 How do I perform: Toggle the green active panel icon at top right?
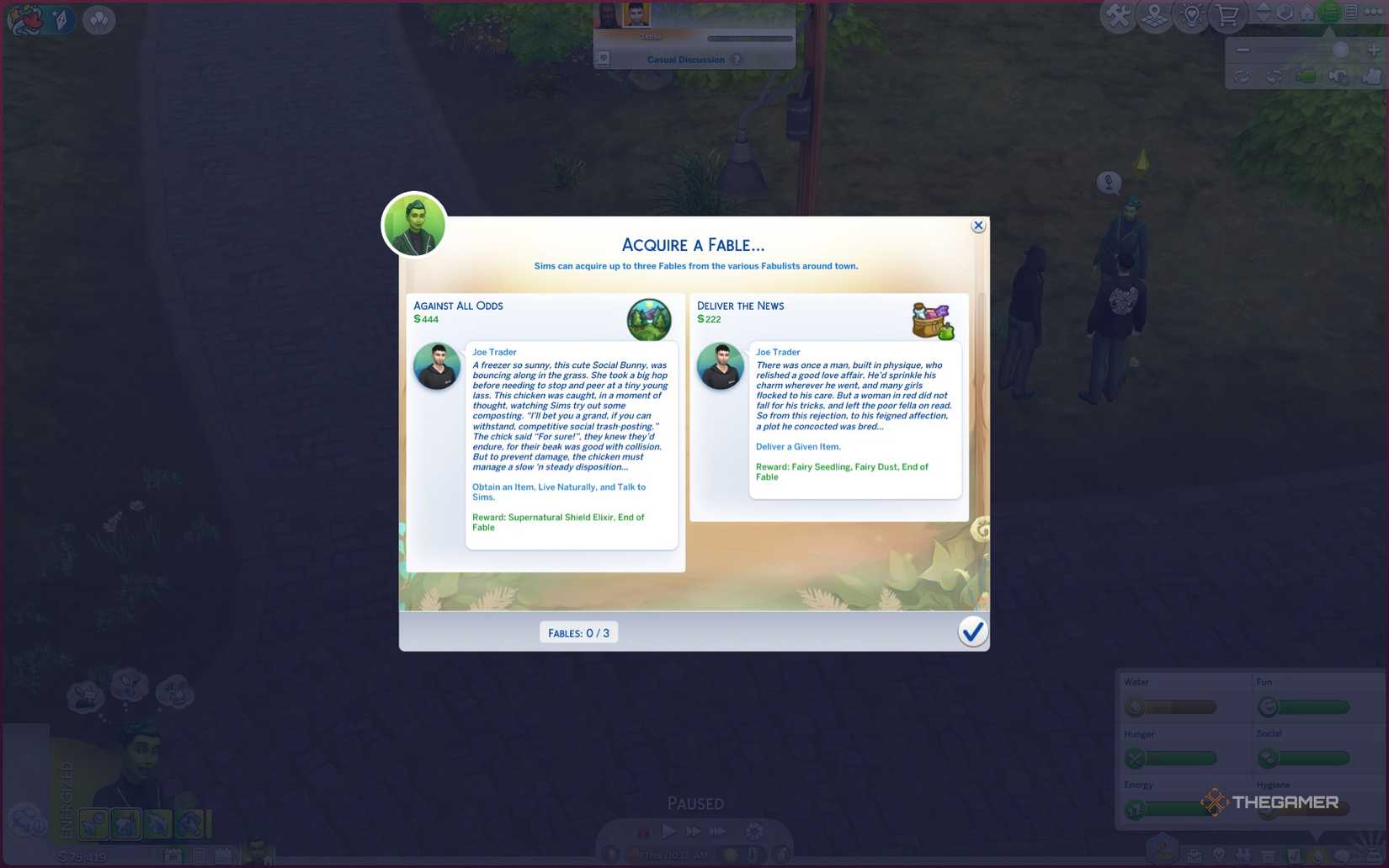pyautogui.click(x=1328, y=13)
